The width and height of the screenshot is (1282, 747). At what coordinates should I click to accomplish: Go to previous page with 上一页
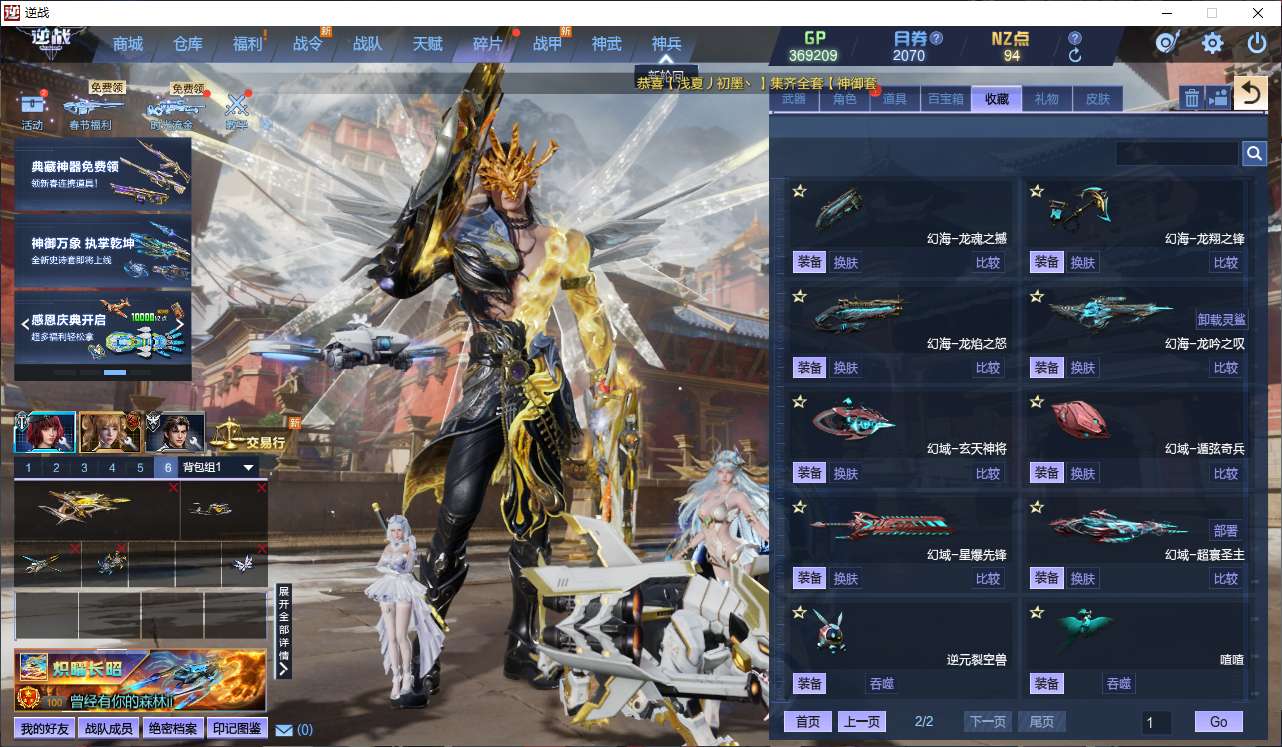(861, 722)
